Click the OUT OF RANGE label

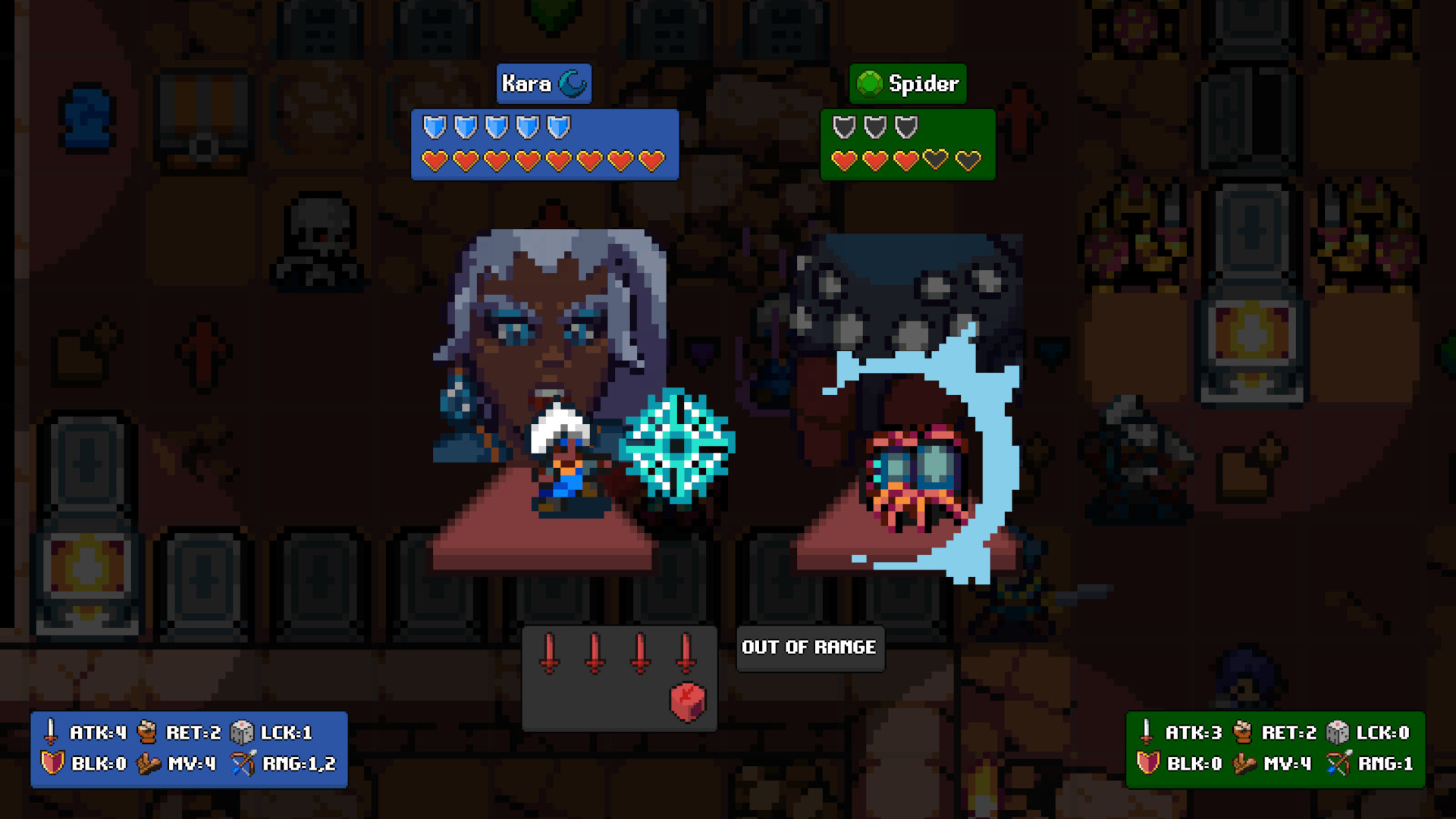point(809,648)
